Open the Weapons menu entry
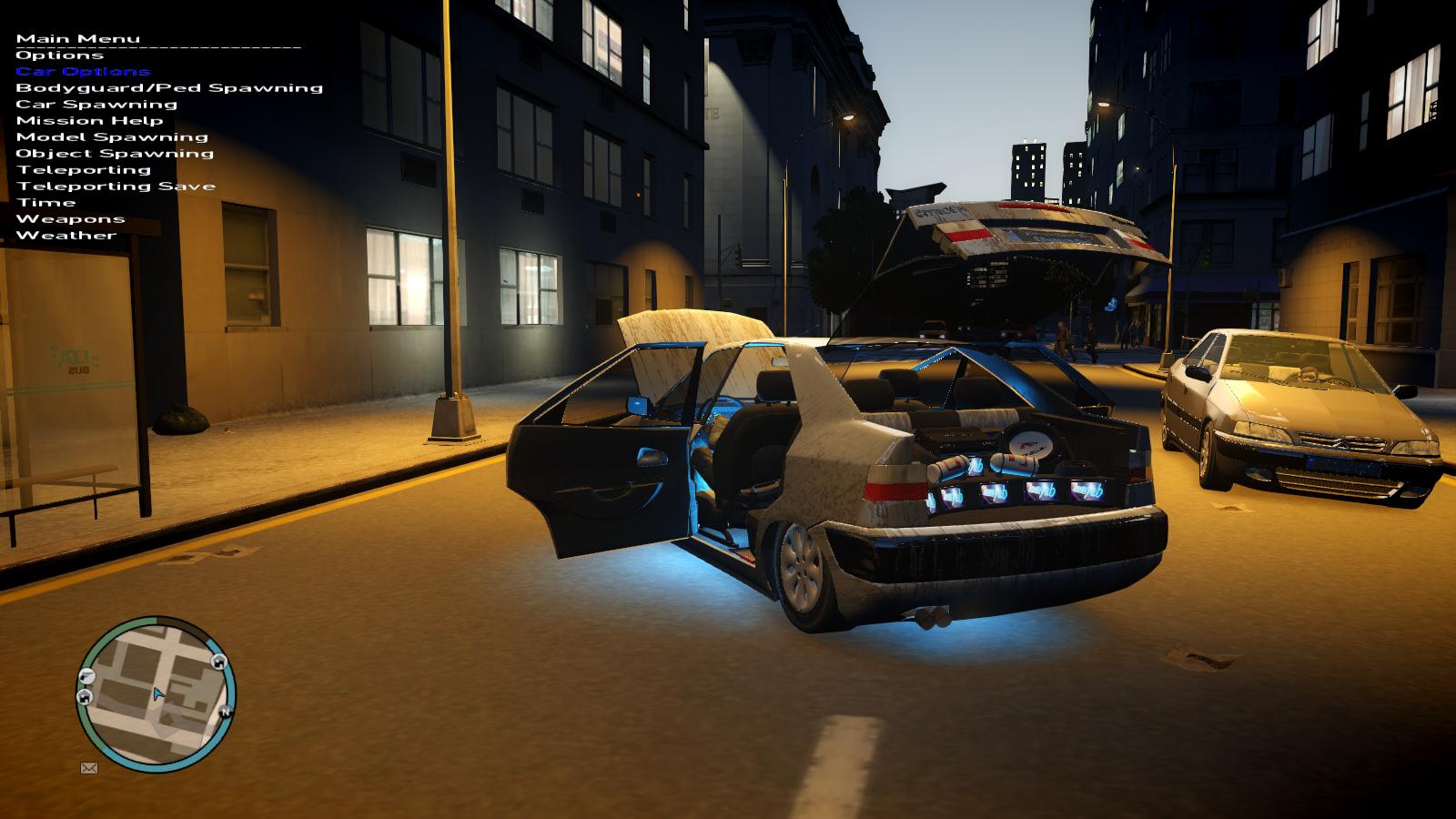 (x=70, y=219)
